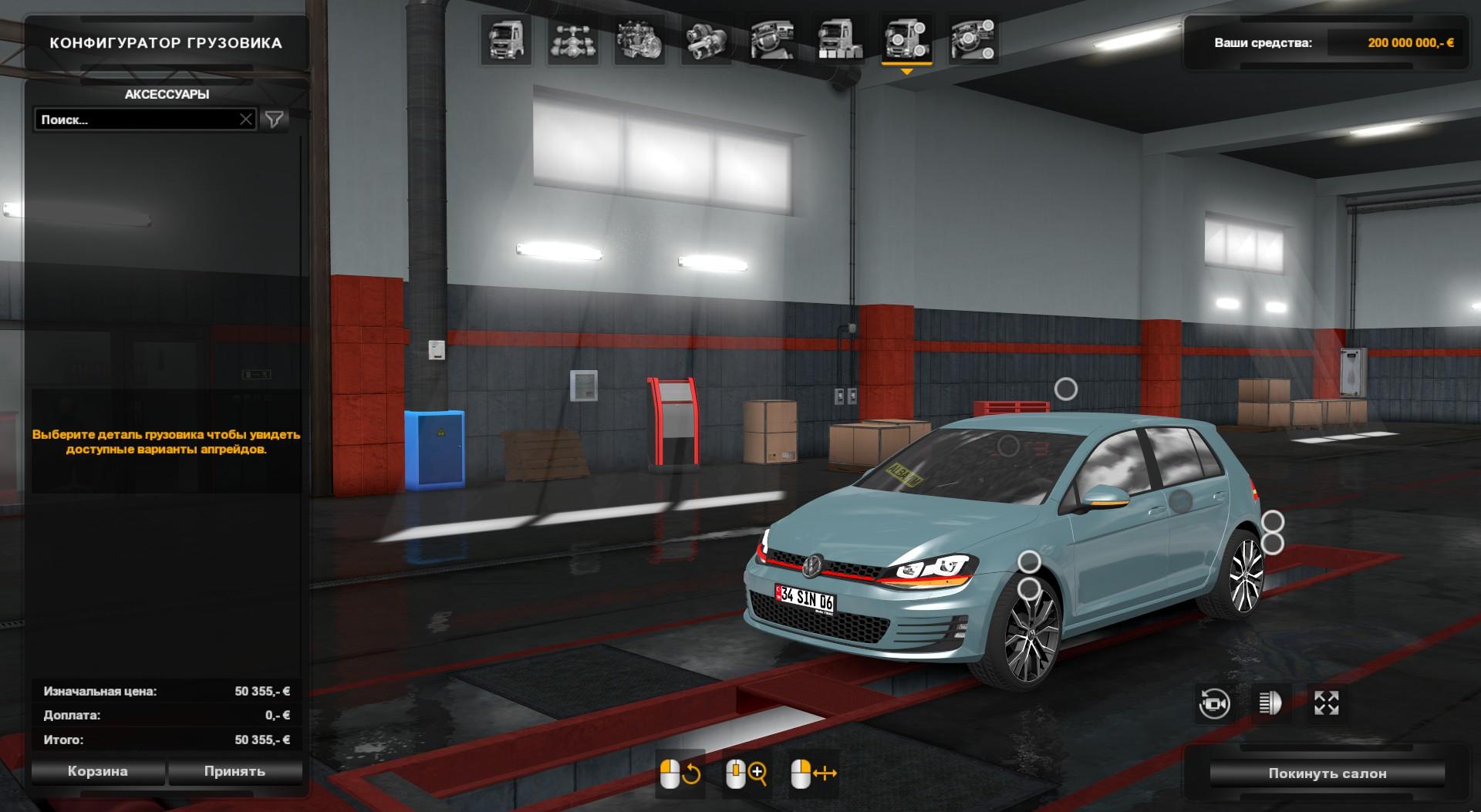The image size is (1481, 812).
Task: Select the transmission gearbox tab
Action: click(x=707, y=40)
